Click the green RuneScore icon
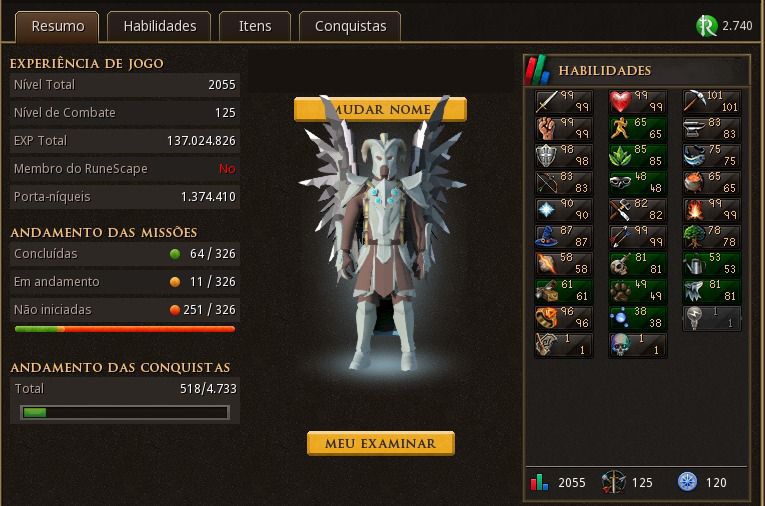Image resolution: width=765 pixels, height=506 pixels. click(707, 26)
